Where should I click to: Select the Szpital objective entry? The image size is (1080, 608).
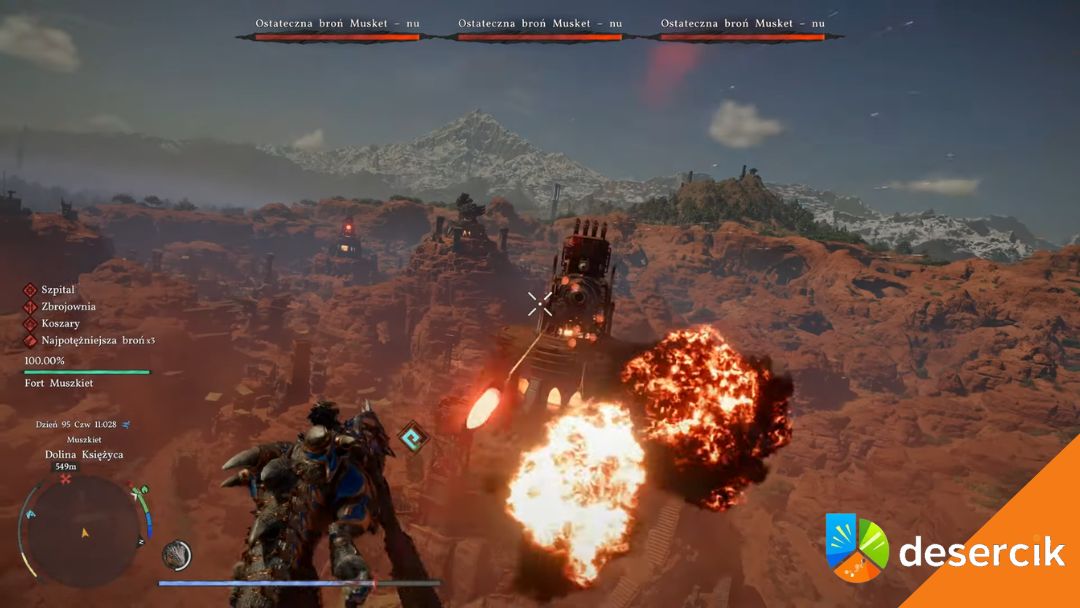coord(58,290)
